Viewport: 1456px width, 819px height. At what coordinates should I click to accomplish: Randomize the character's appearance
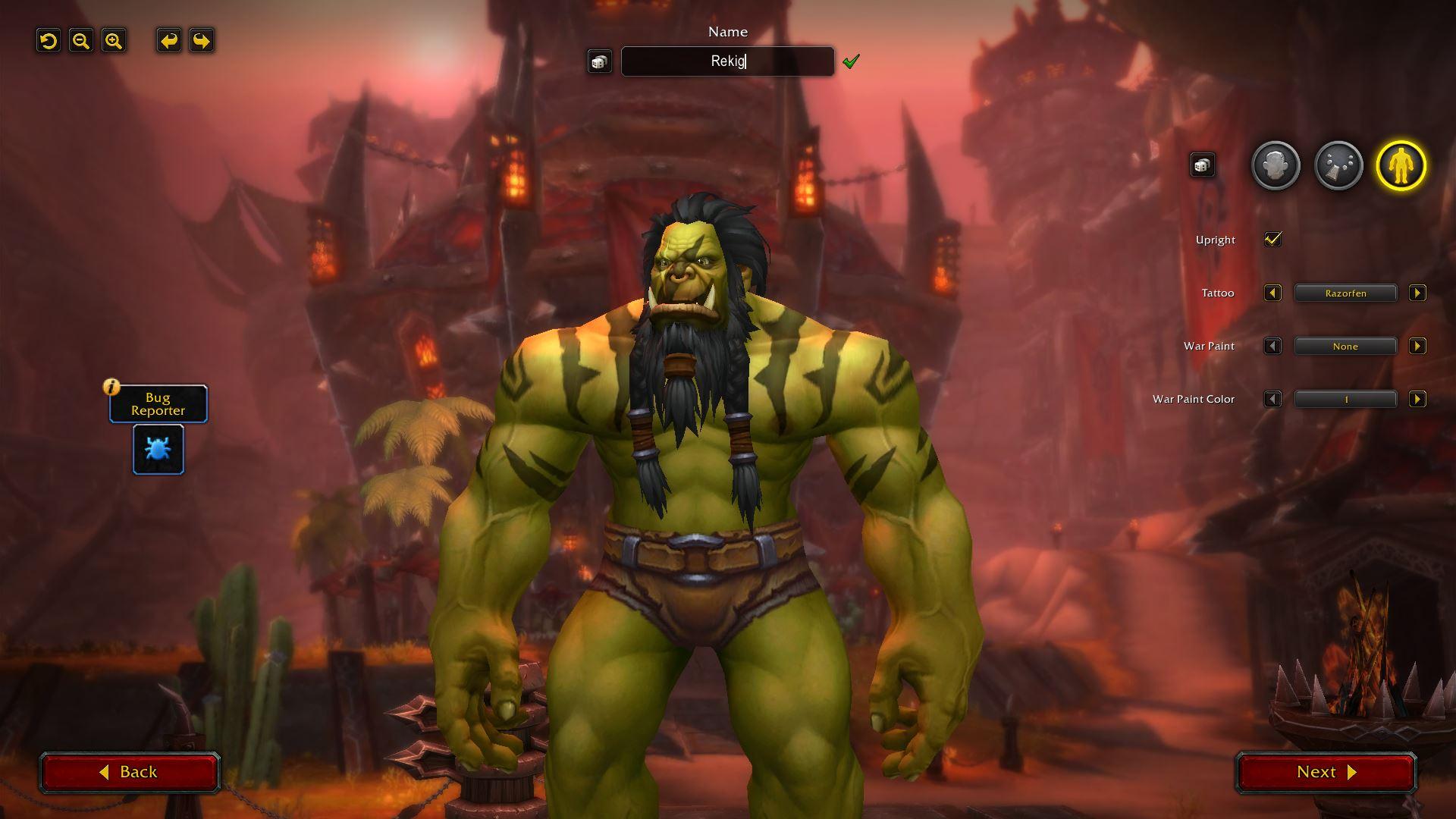tap(1202, 165)
